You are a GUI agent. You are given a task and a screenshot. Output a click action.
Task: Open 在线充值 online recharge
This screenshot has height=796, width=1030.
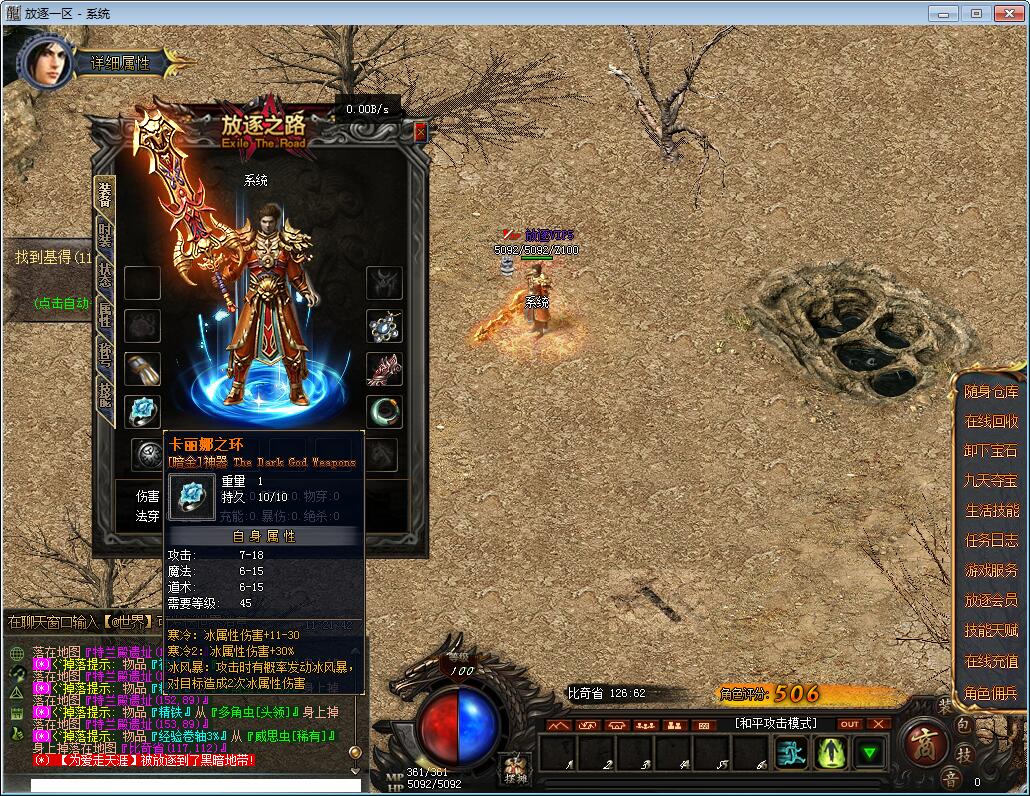(991, 661)
